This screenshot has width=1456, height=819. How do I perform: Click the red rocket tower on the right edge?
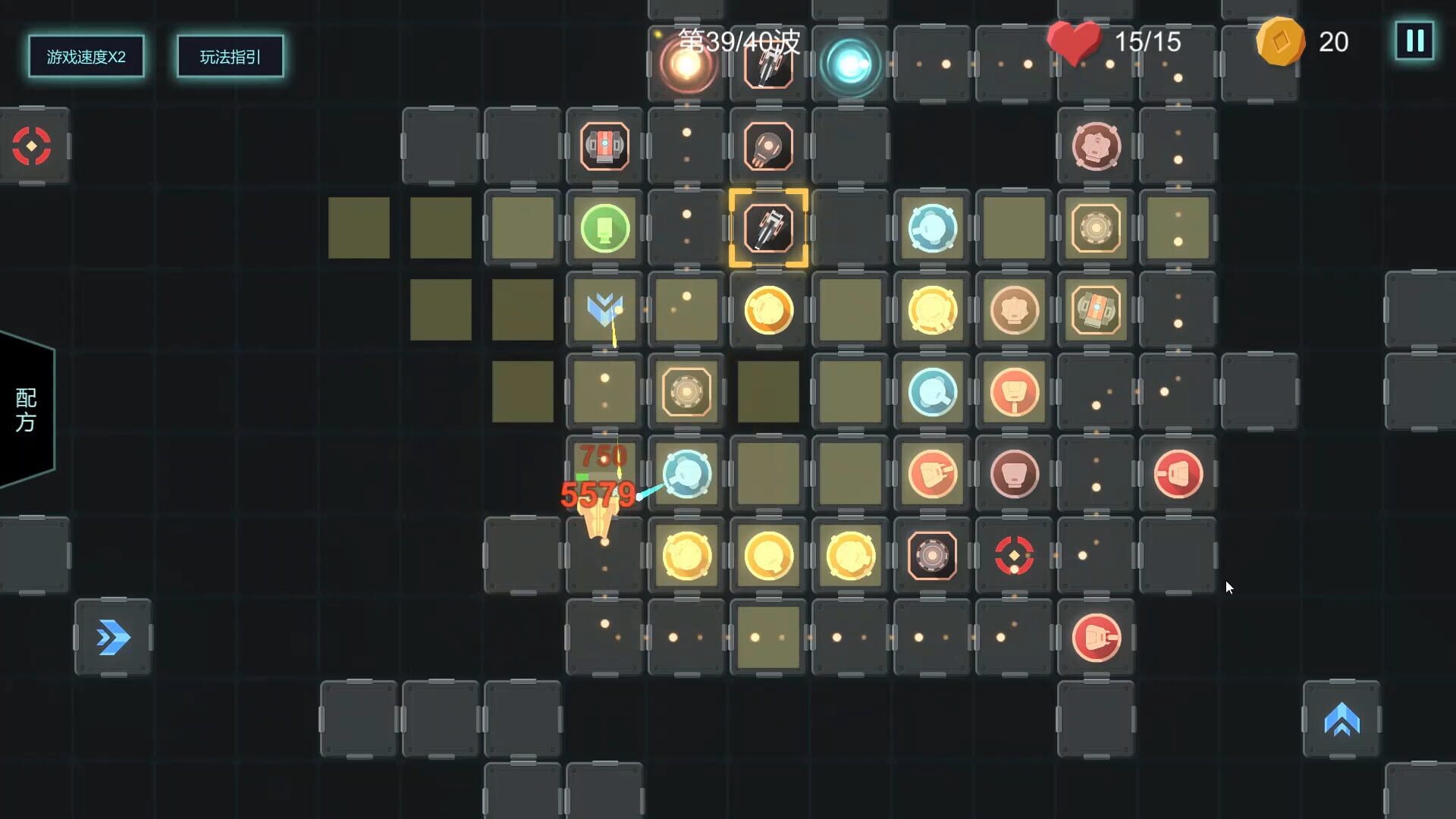(x=1178, y=473)
